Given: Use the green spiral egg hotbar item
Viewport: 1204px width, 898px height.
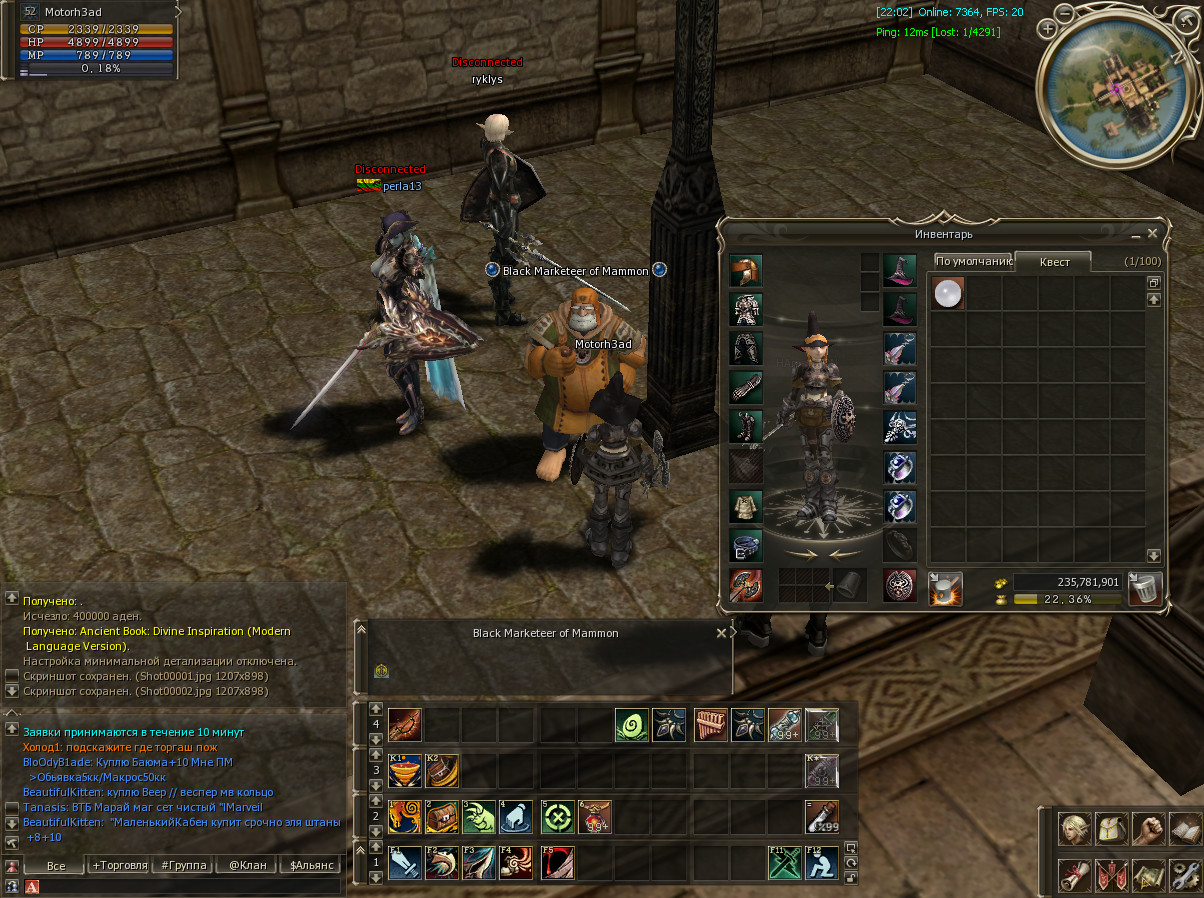Looking at the screenshot, I should tap(631, 725).
